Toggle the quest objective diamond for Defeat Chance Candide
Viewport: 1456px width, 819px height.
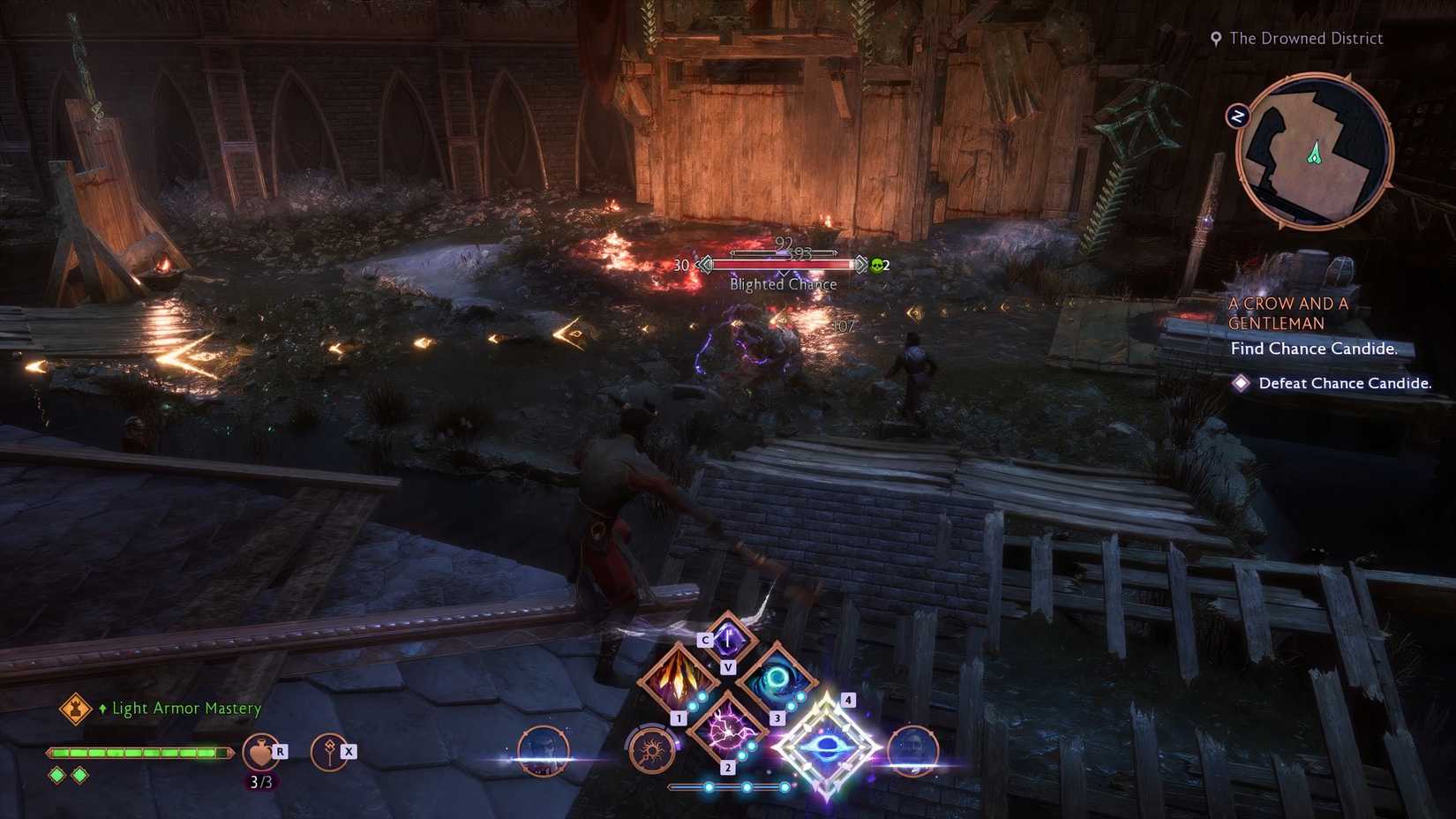tap(1242, 383)
